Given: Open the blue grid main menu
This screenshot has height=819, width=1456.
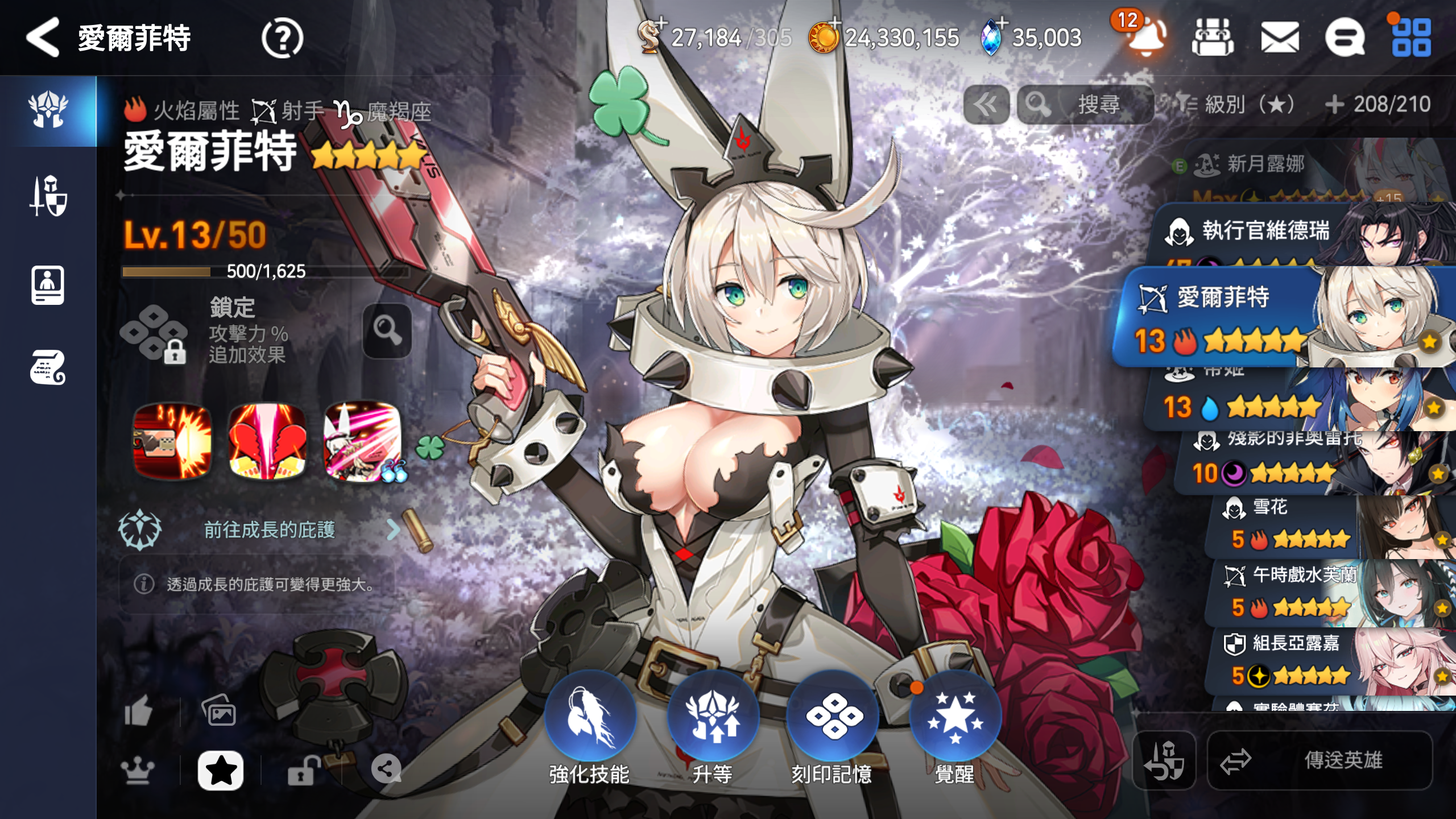Looking at the screenshot, I should pyautogui.click(x=1411, y=38).
